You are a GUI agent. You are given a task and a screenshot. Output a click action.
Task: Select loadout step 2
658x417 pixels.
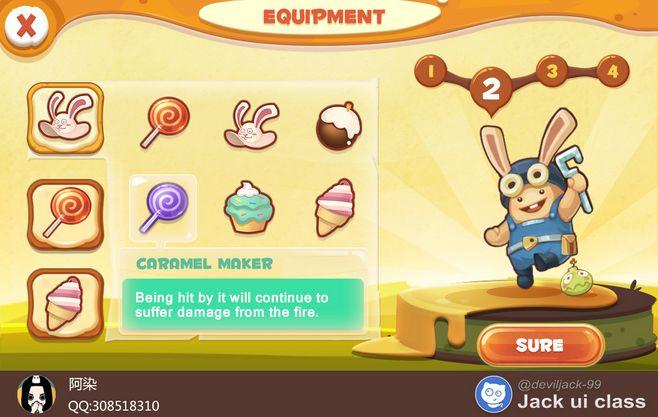[x=490, y=88]
